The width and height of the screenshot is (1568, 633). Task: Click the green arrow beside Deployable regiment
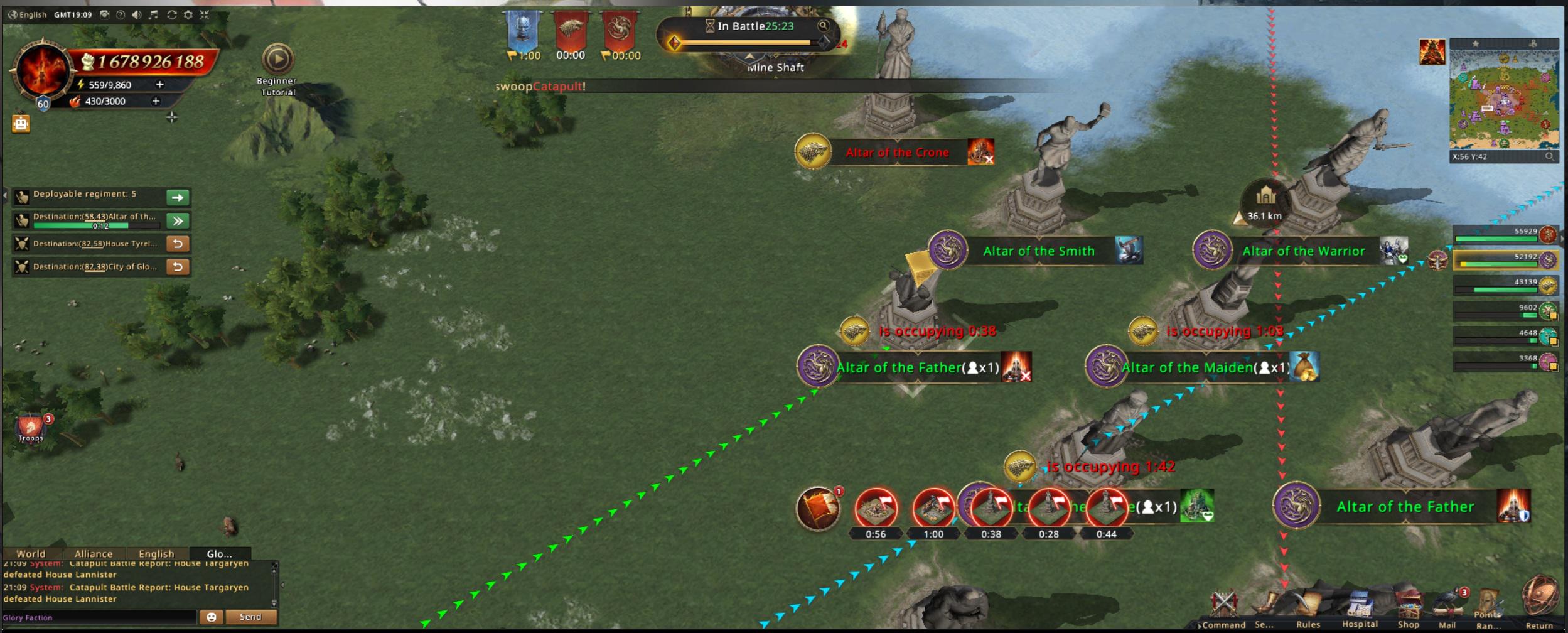[178, 198]
